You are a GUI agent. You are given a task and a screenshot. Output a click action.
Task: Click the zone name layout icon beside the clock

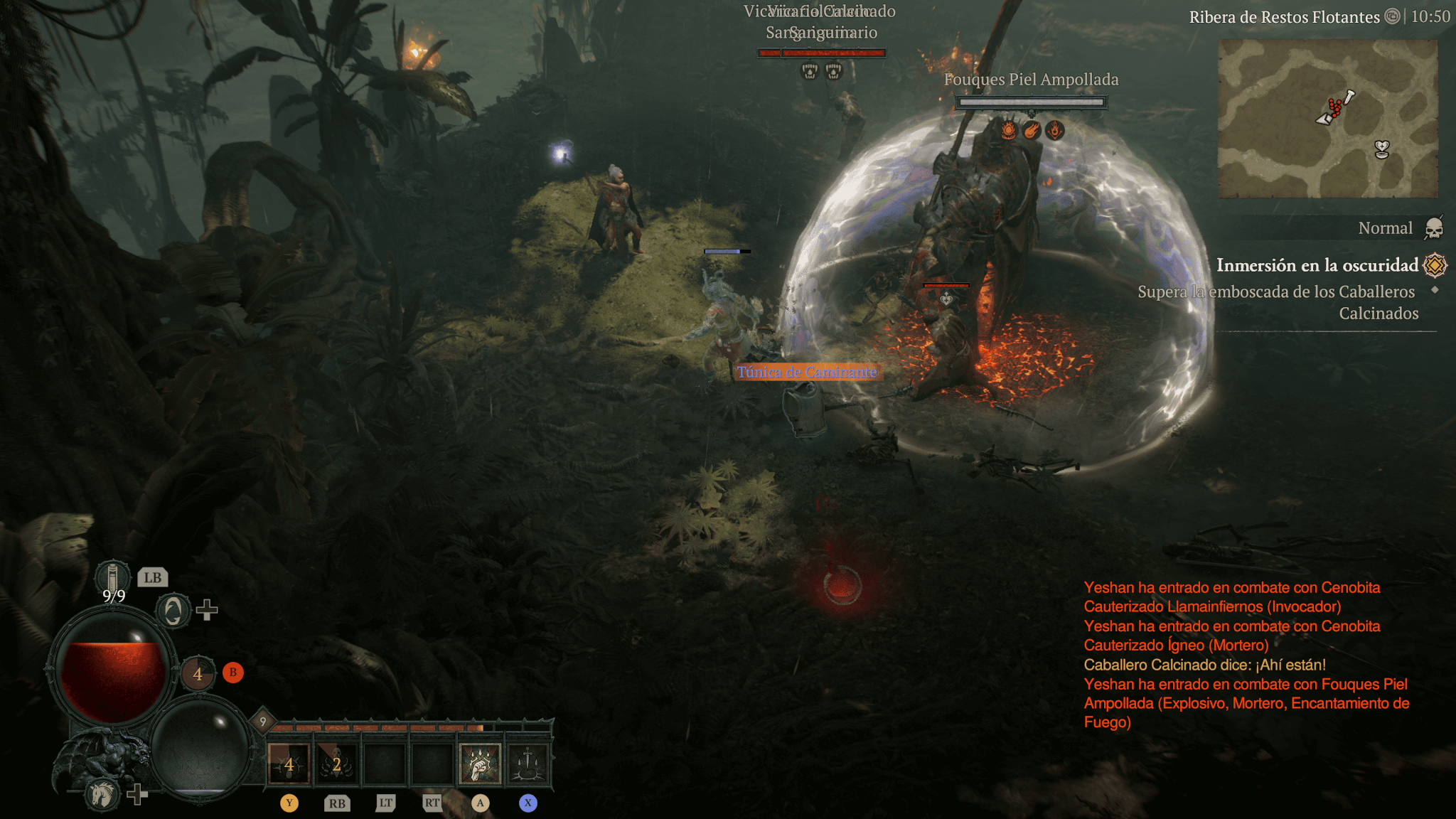[1392, 16]
